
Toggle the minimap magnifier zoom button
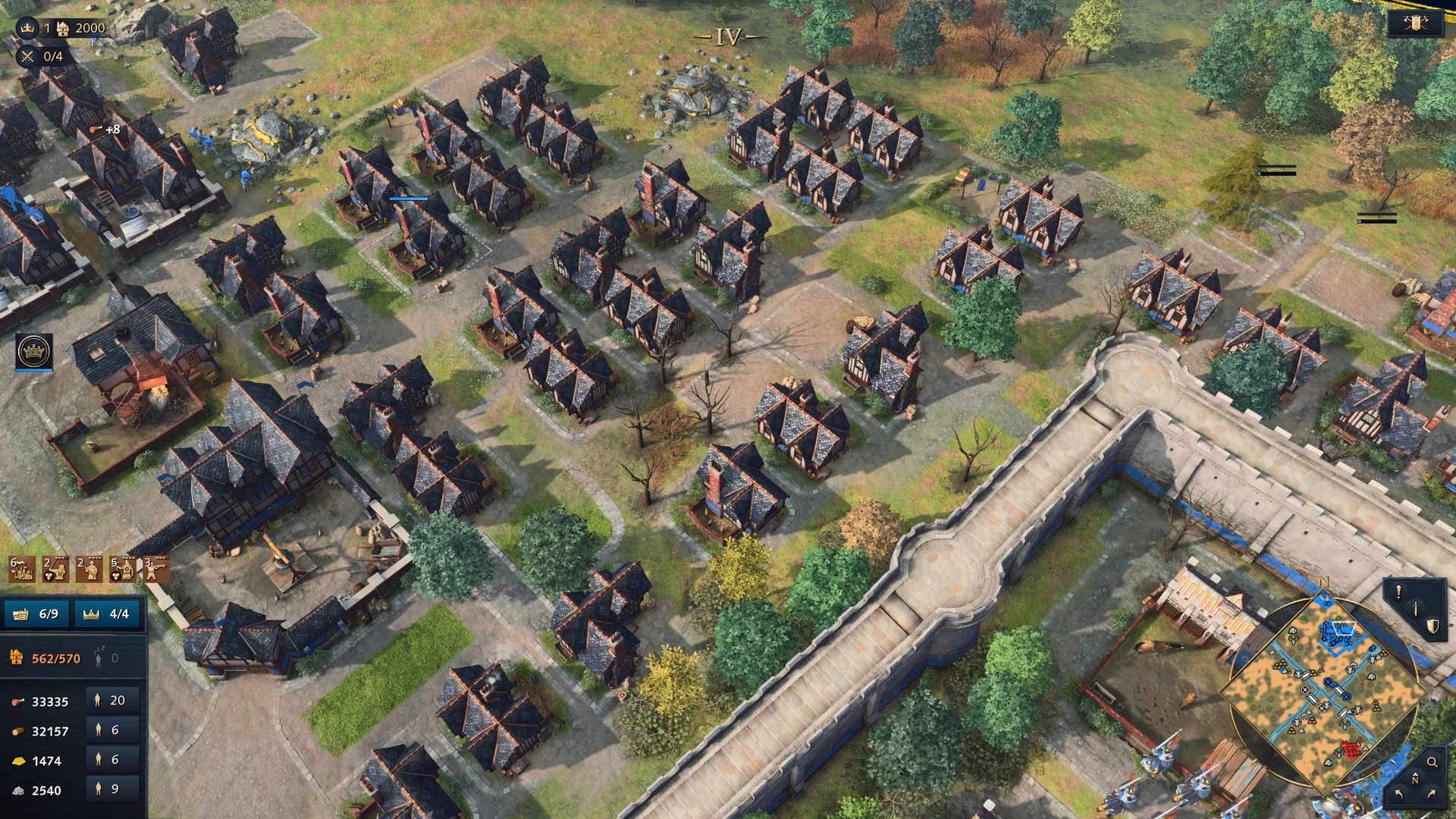[x=1432, y=762]
